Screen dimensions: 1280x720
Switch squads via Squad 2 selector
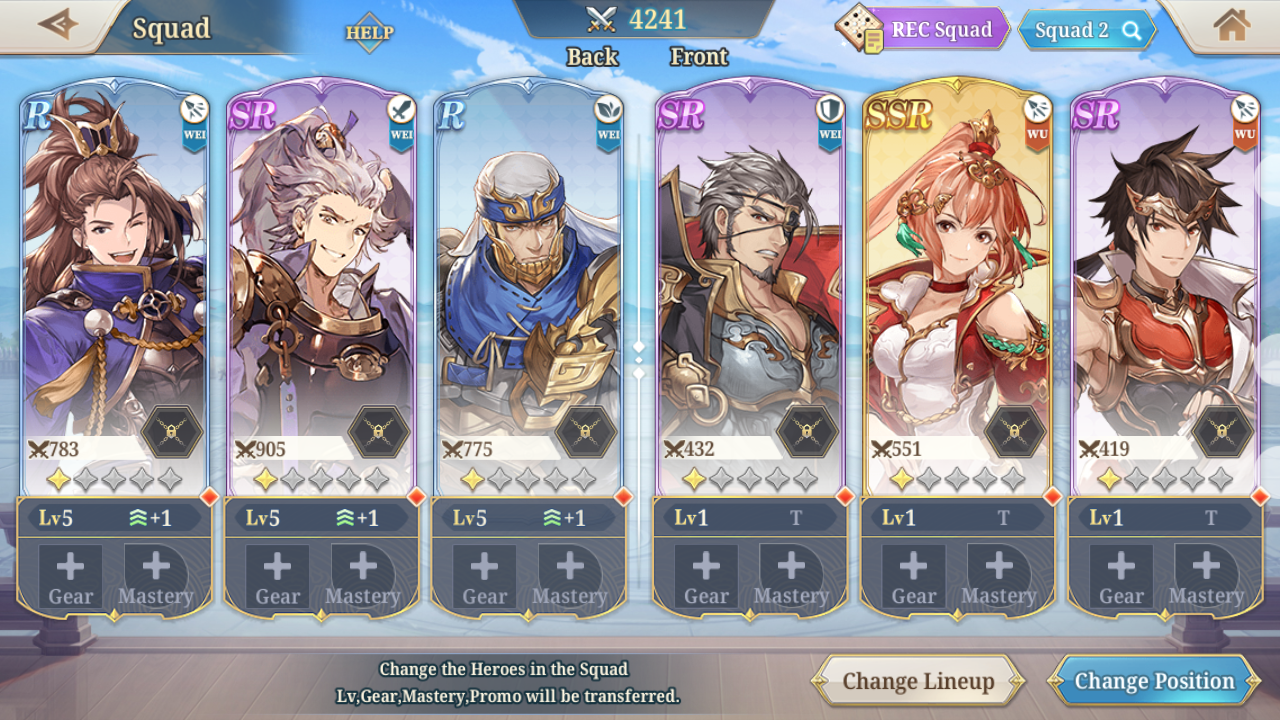1086,30
